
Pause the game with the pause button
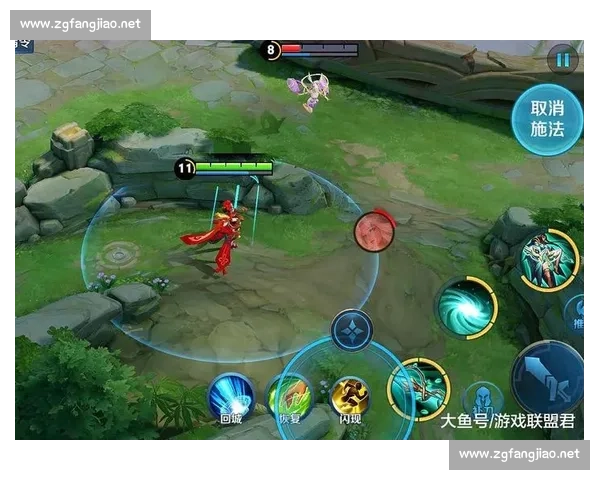pos(562,59)
